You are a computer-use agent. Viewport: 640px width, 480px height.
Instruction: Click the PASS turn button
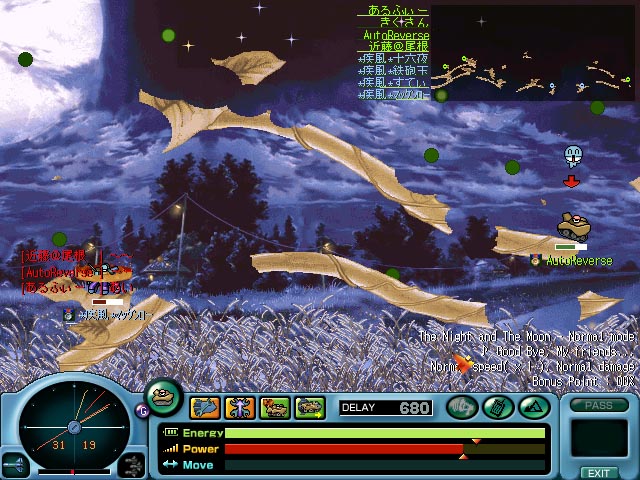pyautogui.click(x=598, y=406)
